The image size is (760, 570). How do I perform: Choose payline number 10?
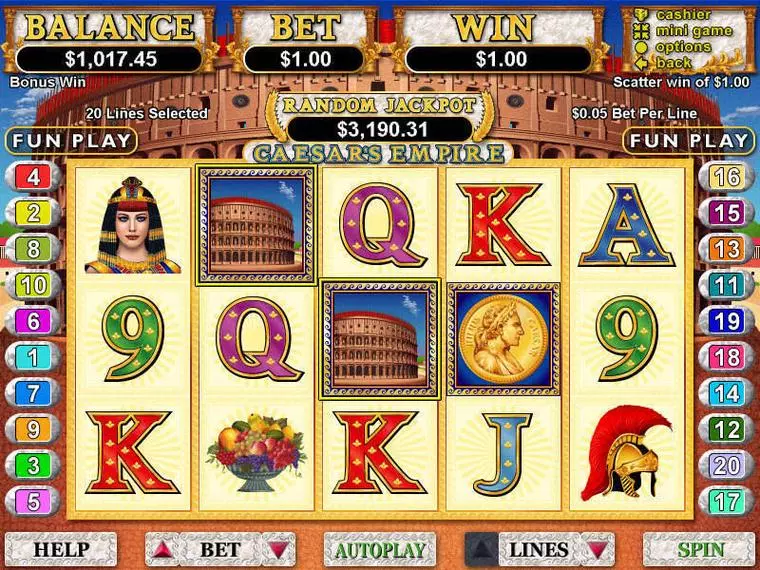[x=33, y=285]
